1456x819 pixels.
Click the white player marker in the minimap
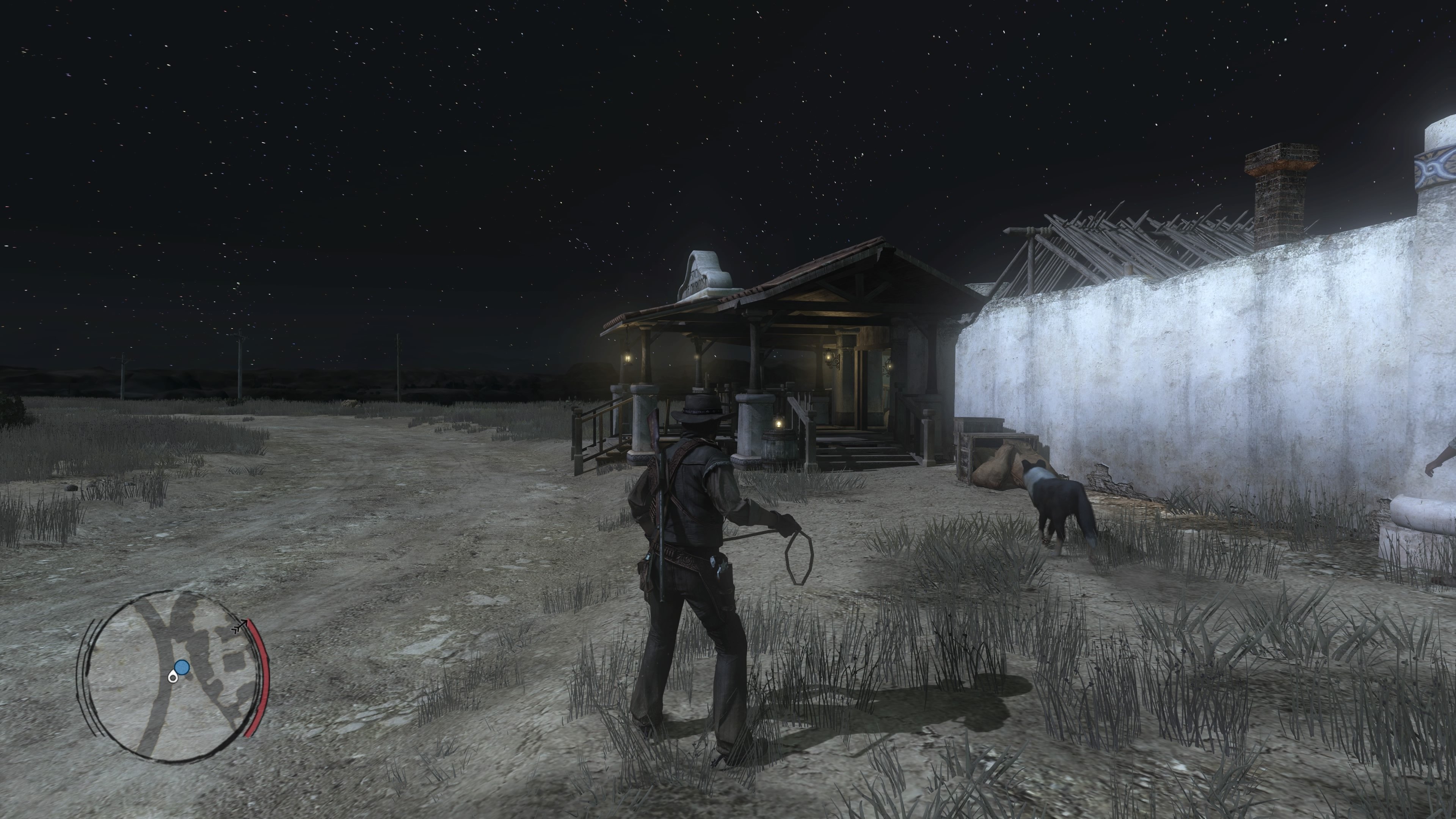(173, 678)
